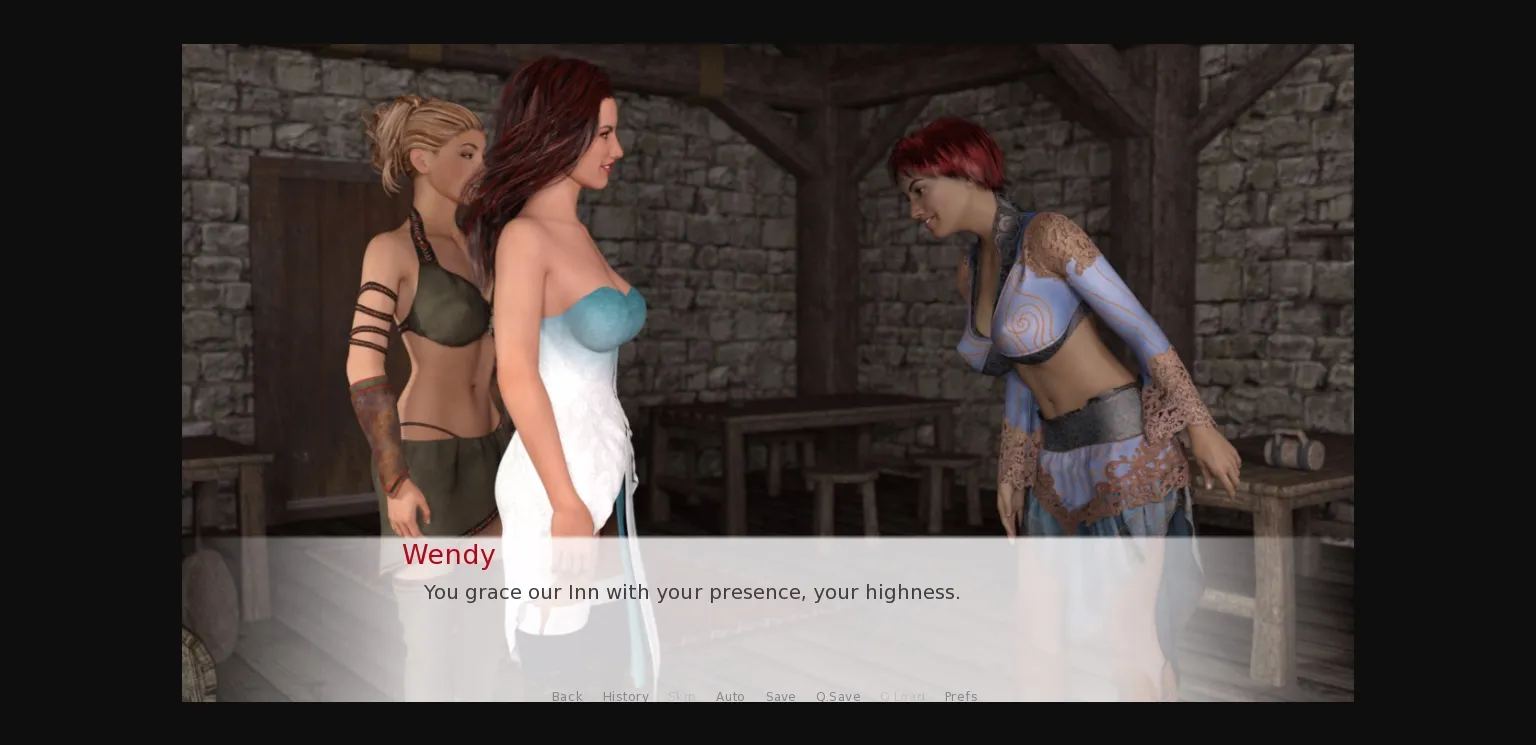Click the dialogue box to continue

tap(768, 600)
